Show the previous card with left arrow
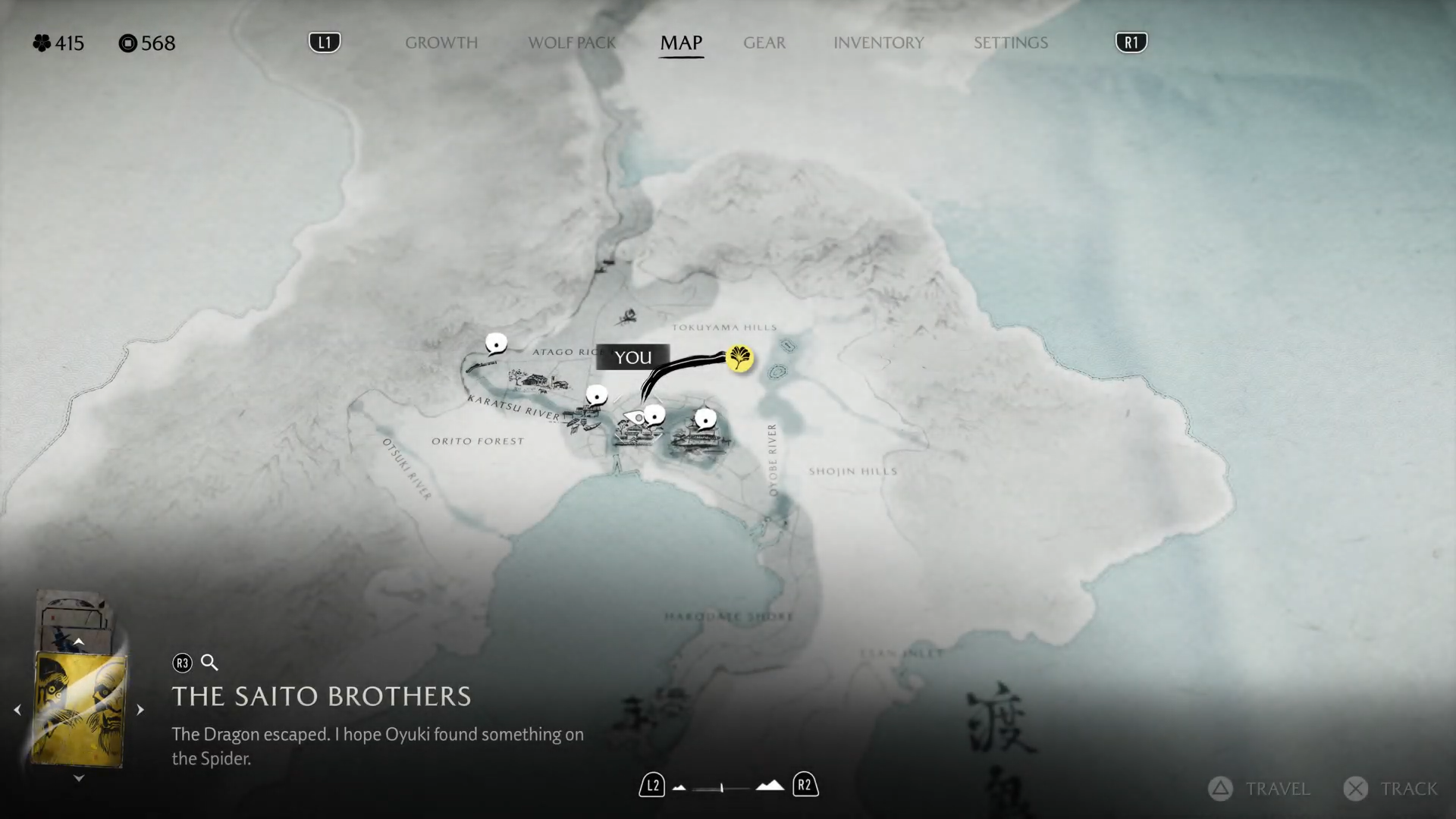 tap(17, 711)
